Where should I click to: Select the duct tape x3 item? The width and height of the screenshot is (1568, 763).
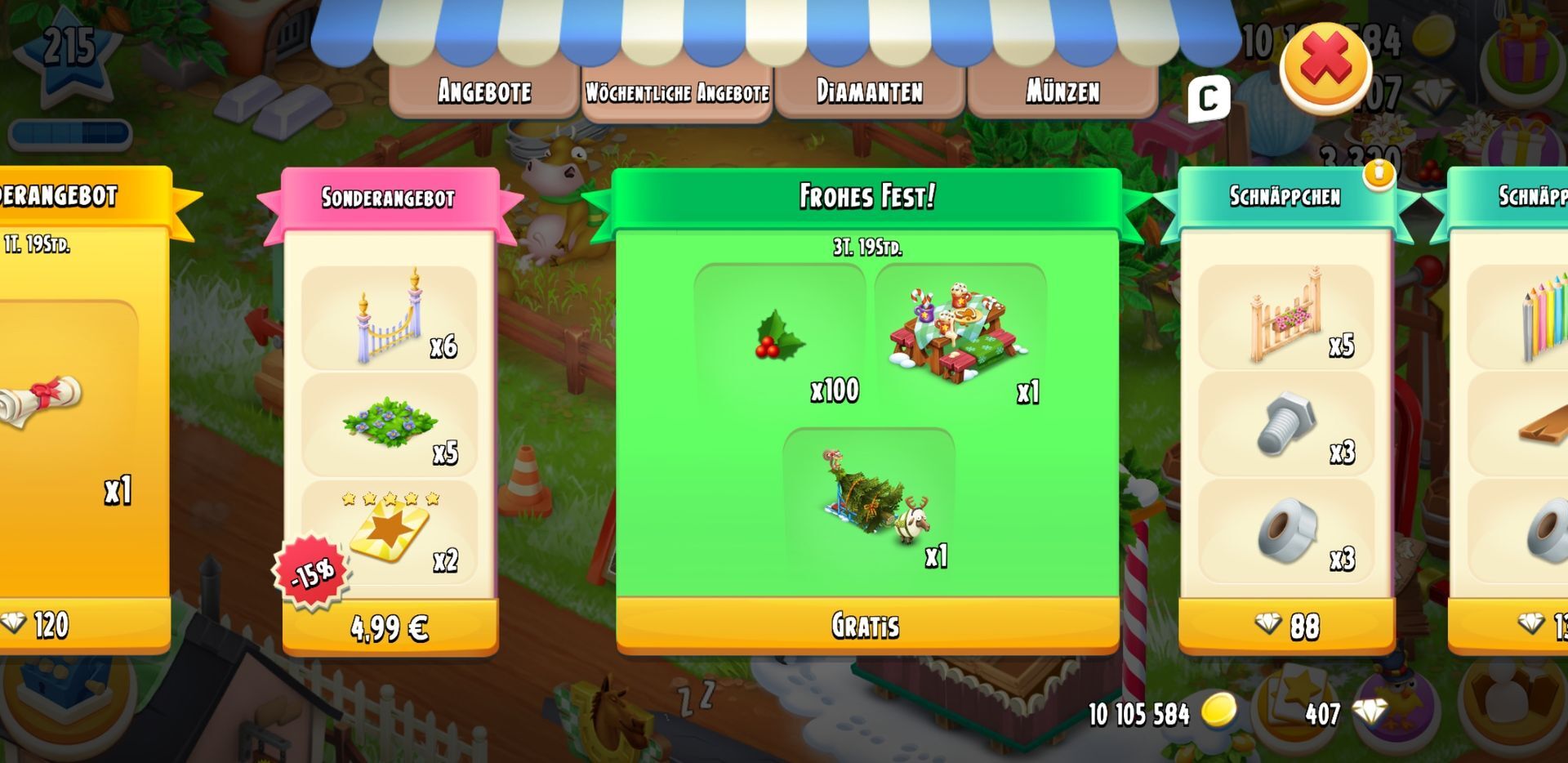[1285, 532]
